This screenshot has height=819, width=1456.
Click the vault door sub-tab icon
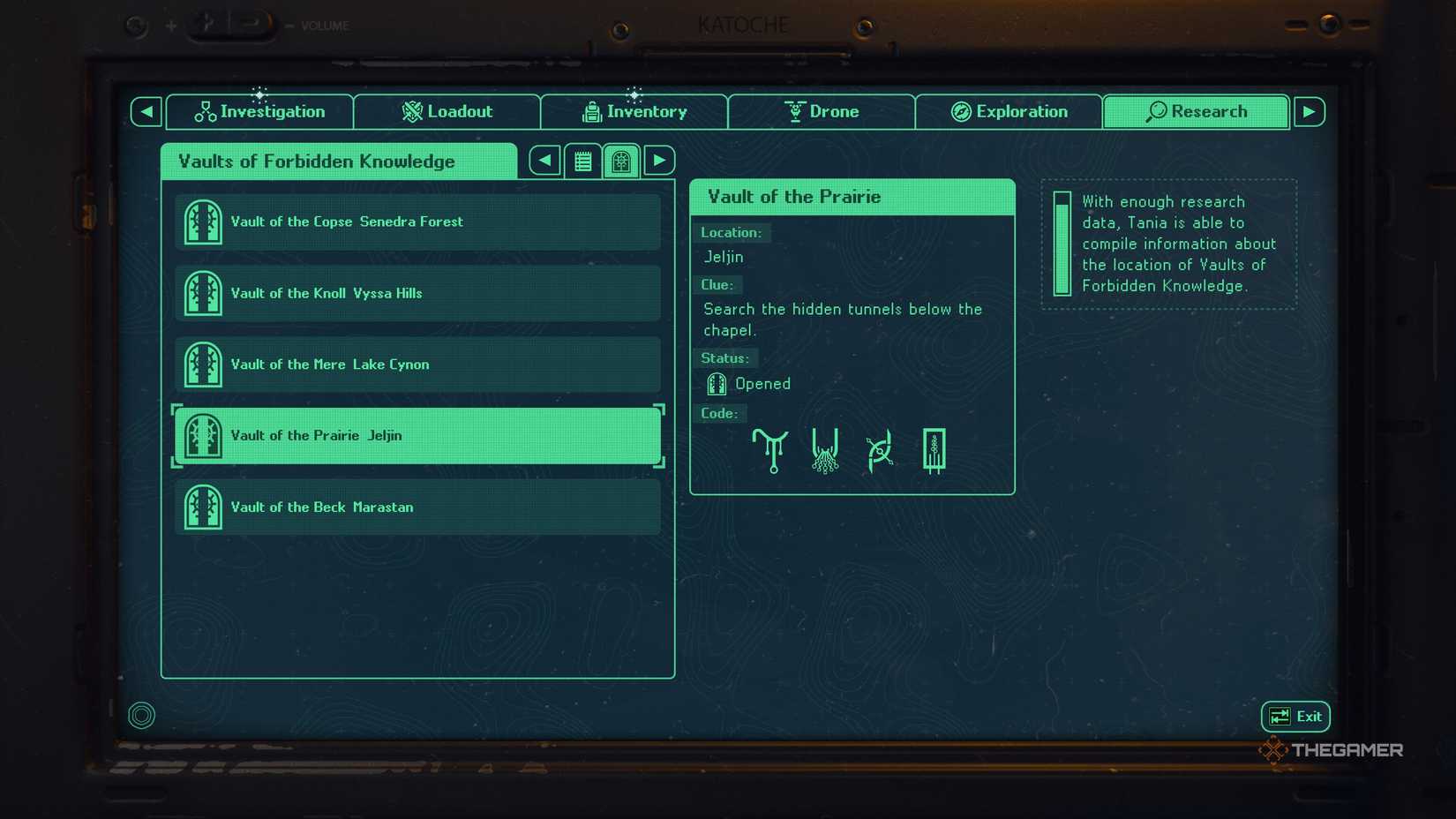(621, 160)
